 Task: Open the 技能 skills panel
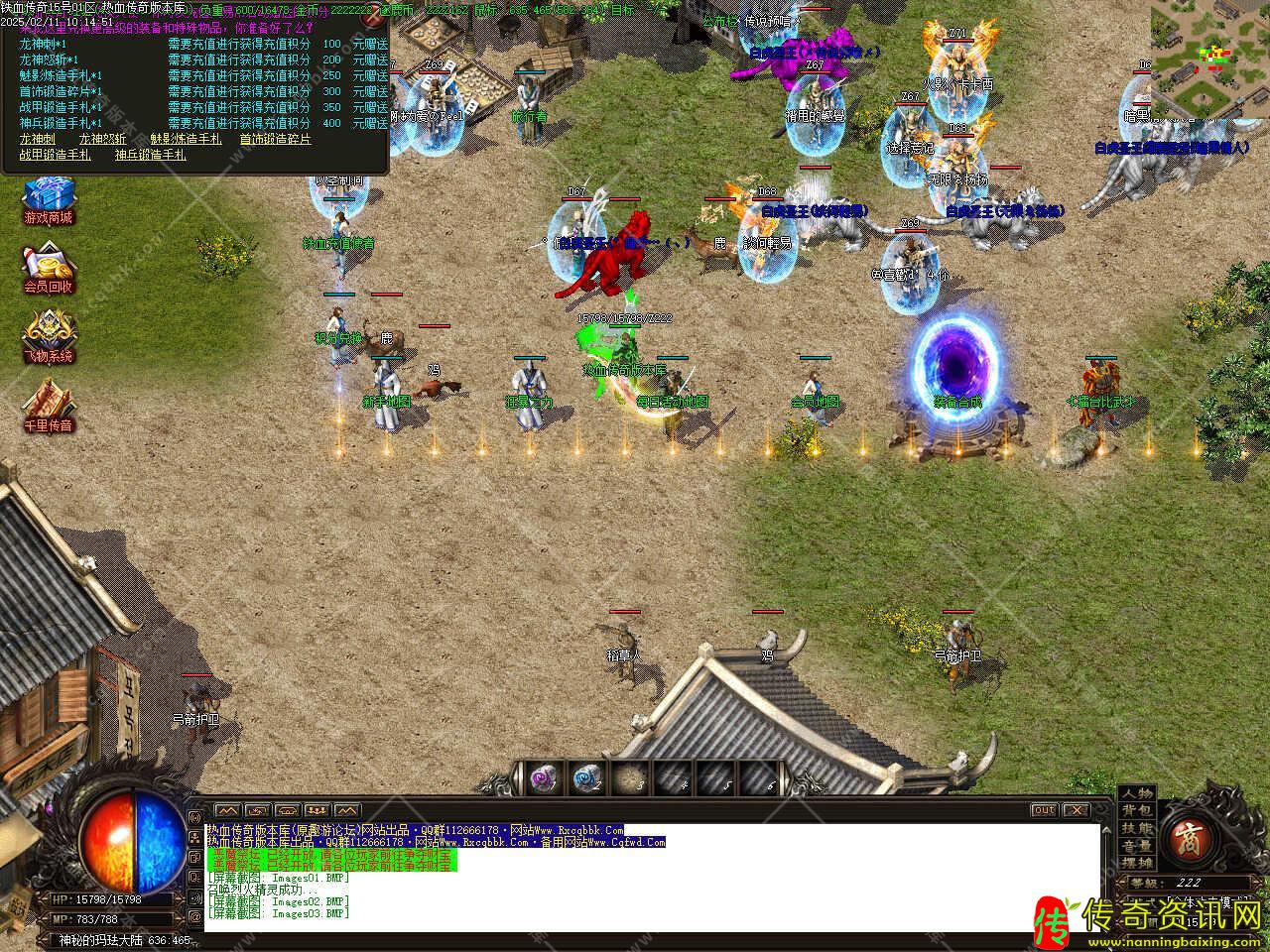pos(1137,828)
